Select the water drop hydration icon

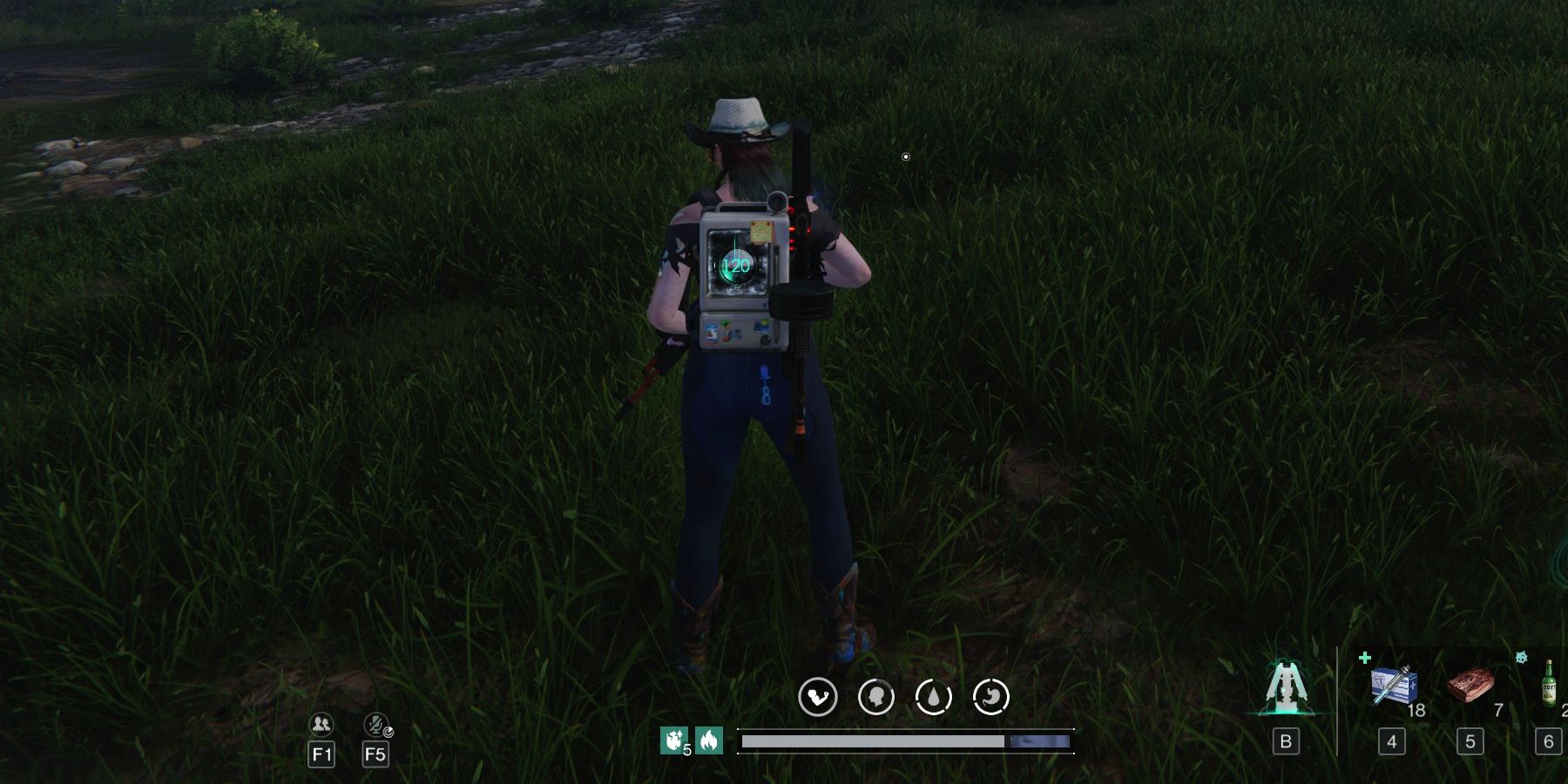pos(933,697)
